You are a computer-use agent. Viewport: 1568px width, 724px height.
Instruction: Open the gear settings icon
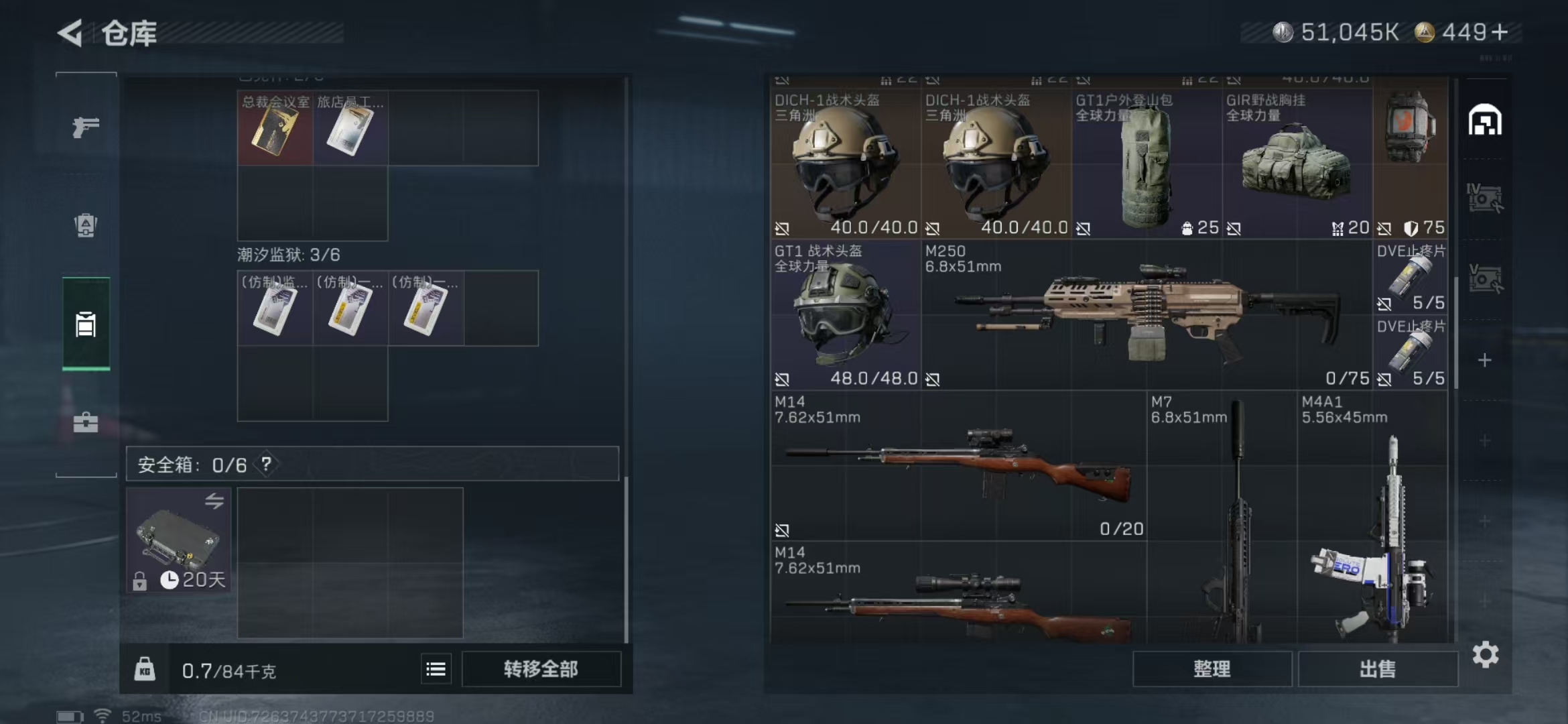pos(1485,654)
